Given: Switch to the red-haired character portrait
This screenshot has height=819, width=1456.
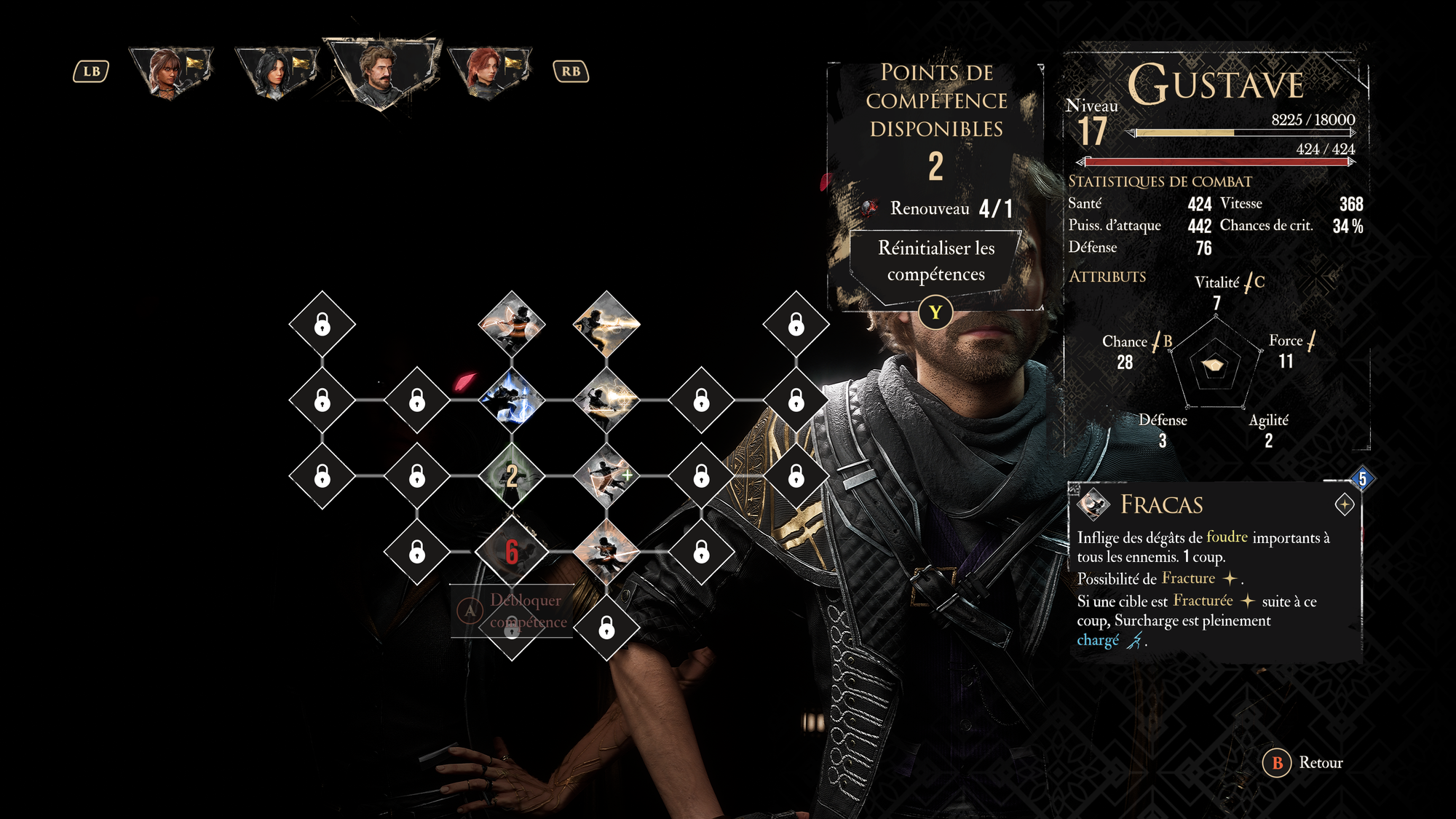Looking at the screenshot, I should [488, 71].
